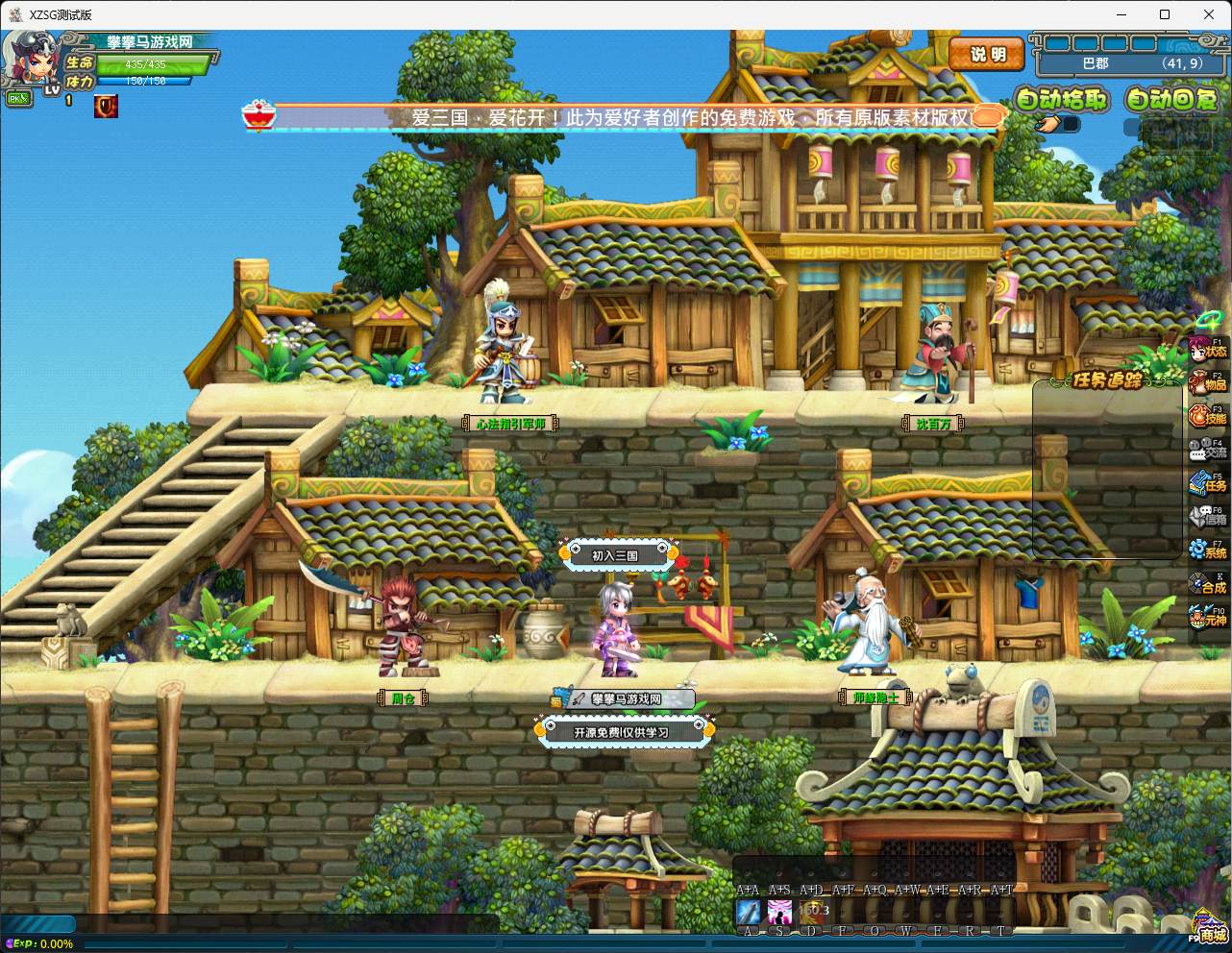Open the 合成 crafting panel

coord(1207,584)
